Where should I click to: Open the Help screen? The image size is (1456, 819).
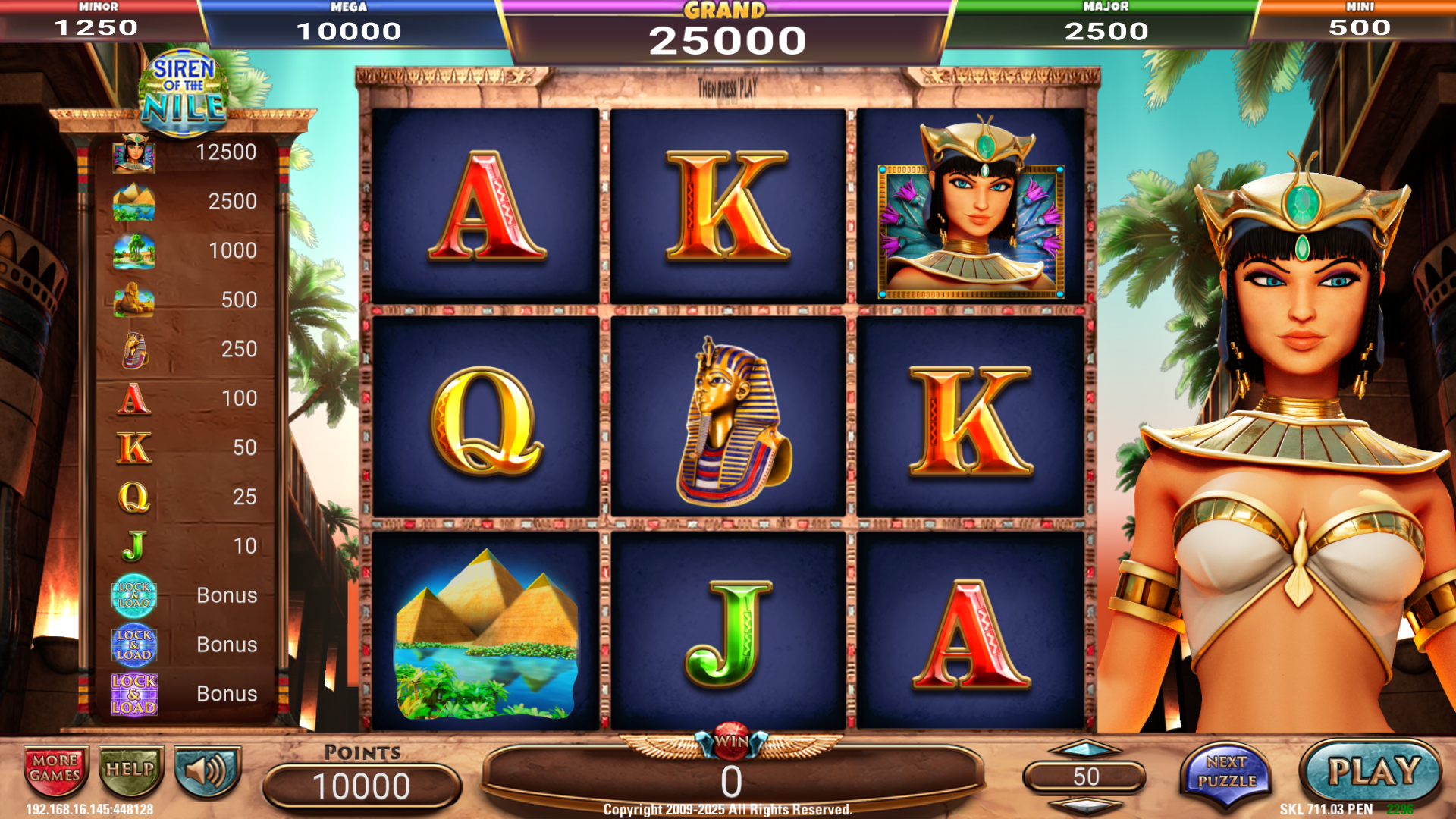click(x=130, y=770)
